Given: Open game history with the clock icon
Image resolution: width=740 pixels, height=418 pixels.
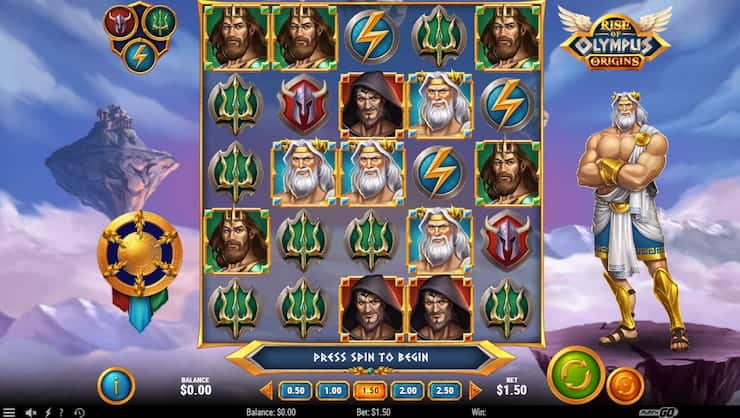Looking at the screenshot, I should (x=81, y=411).
